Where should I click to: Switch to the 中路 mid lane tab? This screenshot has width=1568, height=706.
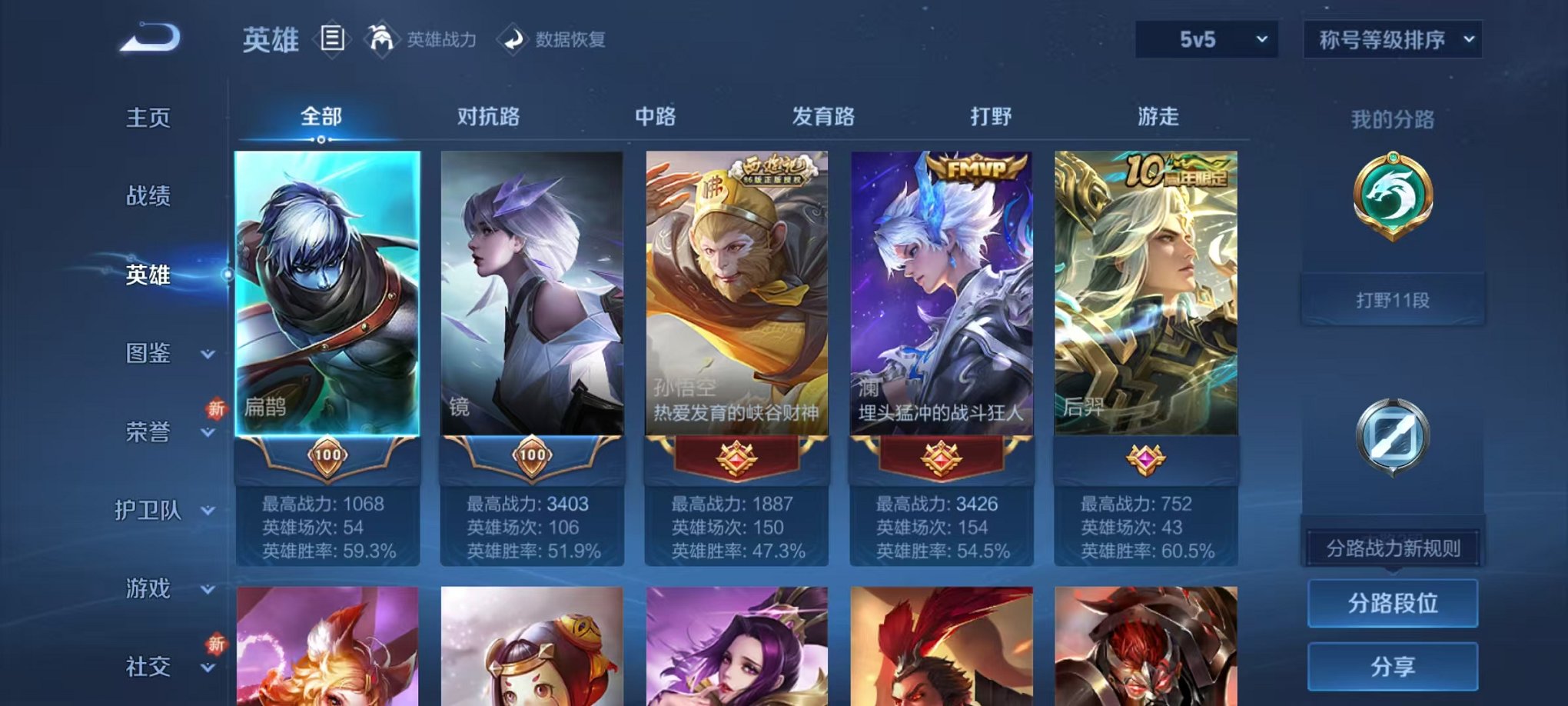point(654,116)
